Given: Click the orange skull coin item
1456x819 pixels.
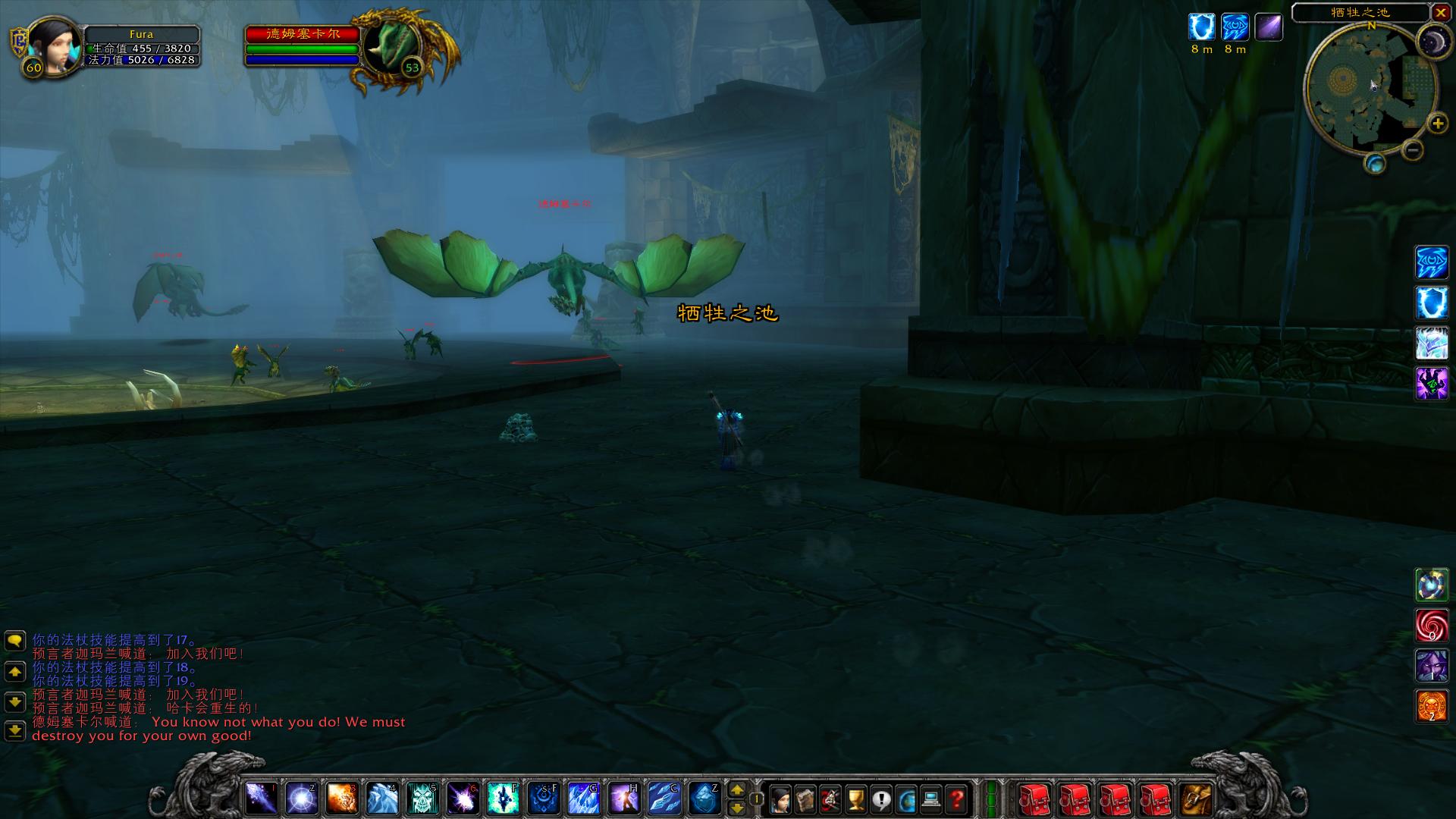Looking at the screenshot, I should point(1432,706).
